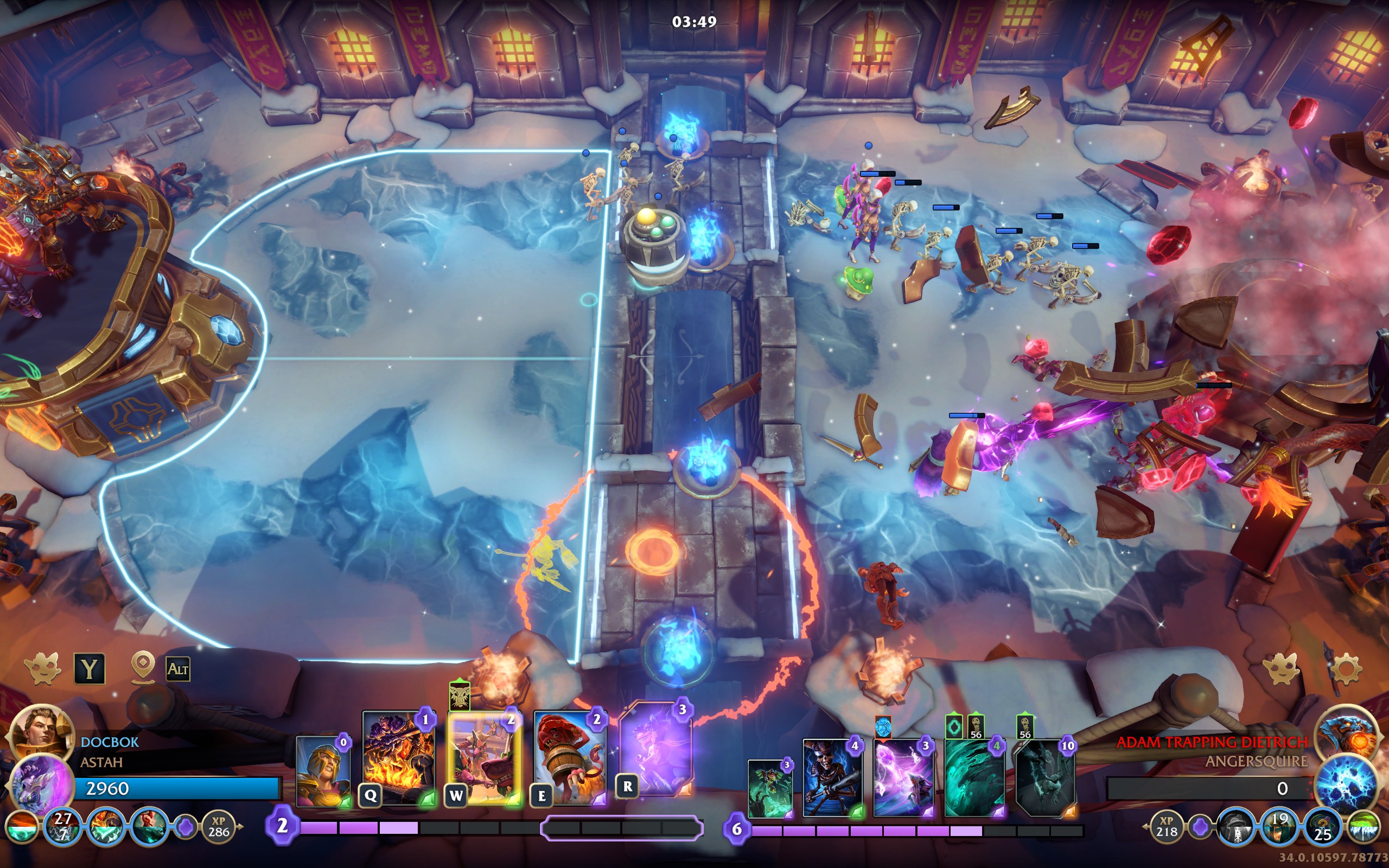The image size is (1389, 868).
Task: Inspect the opponent's 10-cost spectral dragon card
Action: pyautogui.click(x=1044, y=778)
